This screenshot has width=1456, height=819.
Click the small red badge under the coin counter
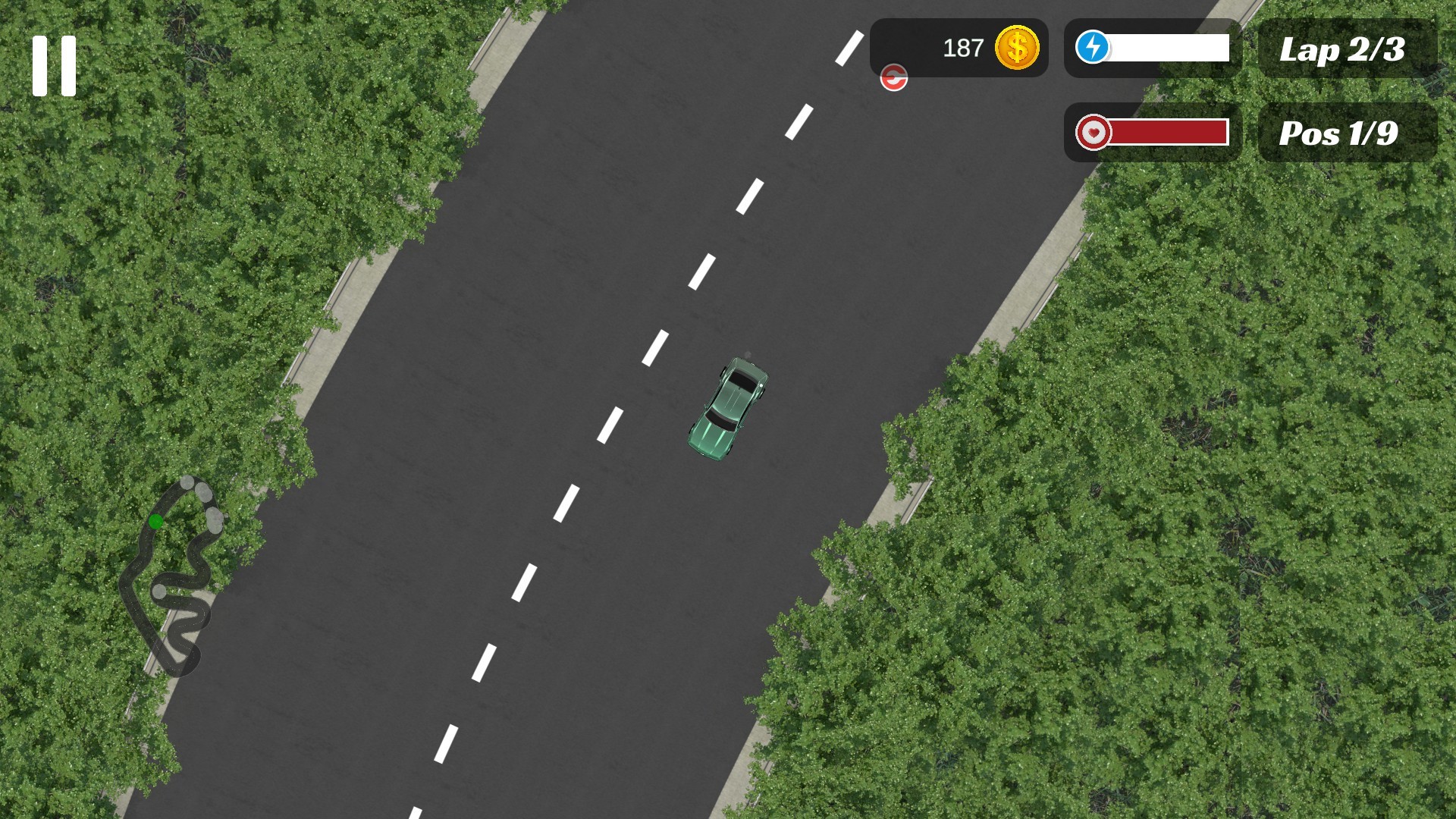tap(893, 78)
